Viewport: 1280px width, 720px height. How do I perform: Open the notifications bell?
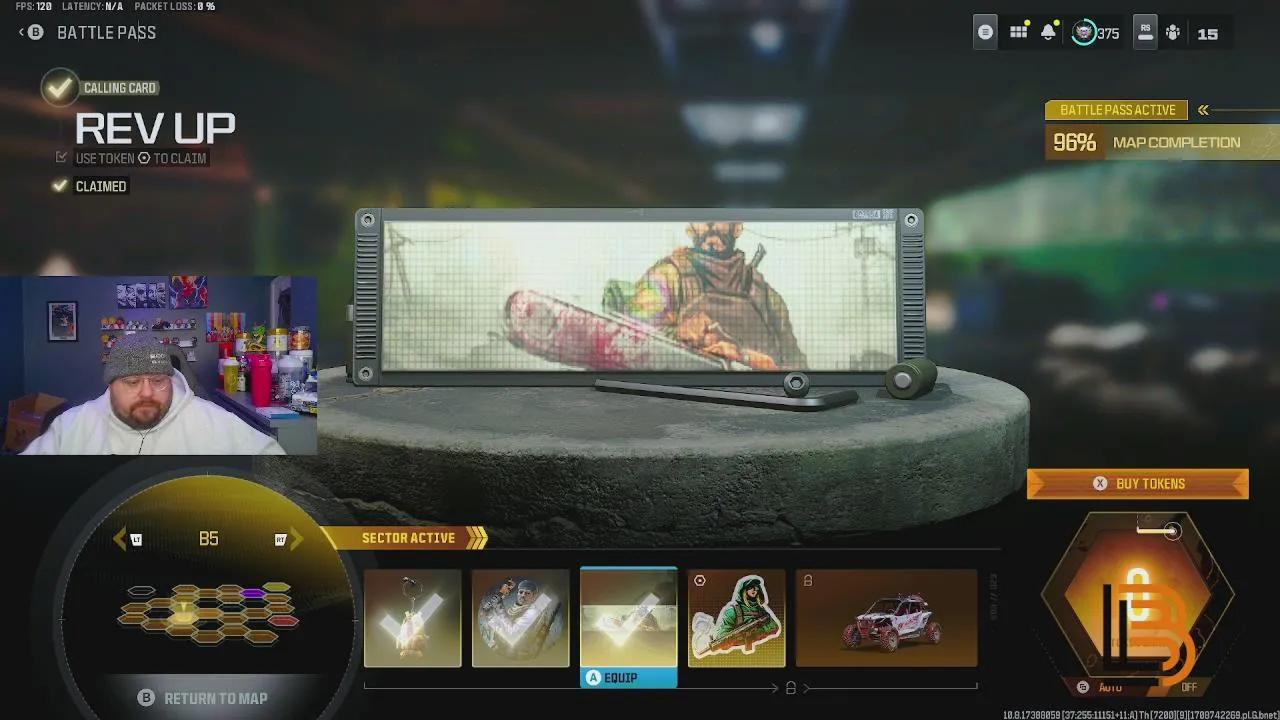coord(1048,32)
